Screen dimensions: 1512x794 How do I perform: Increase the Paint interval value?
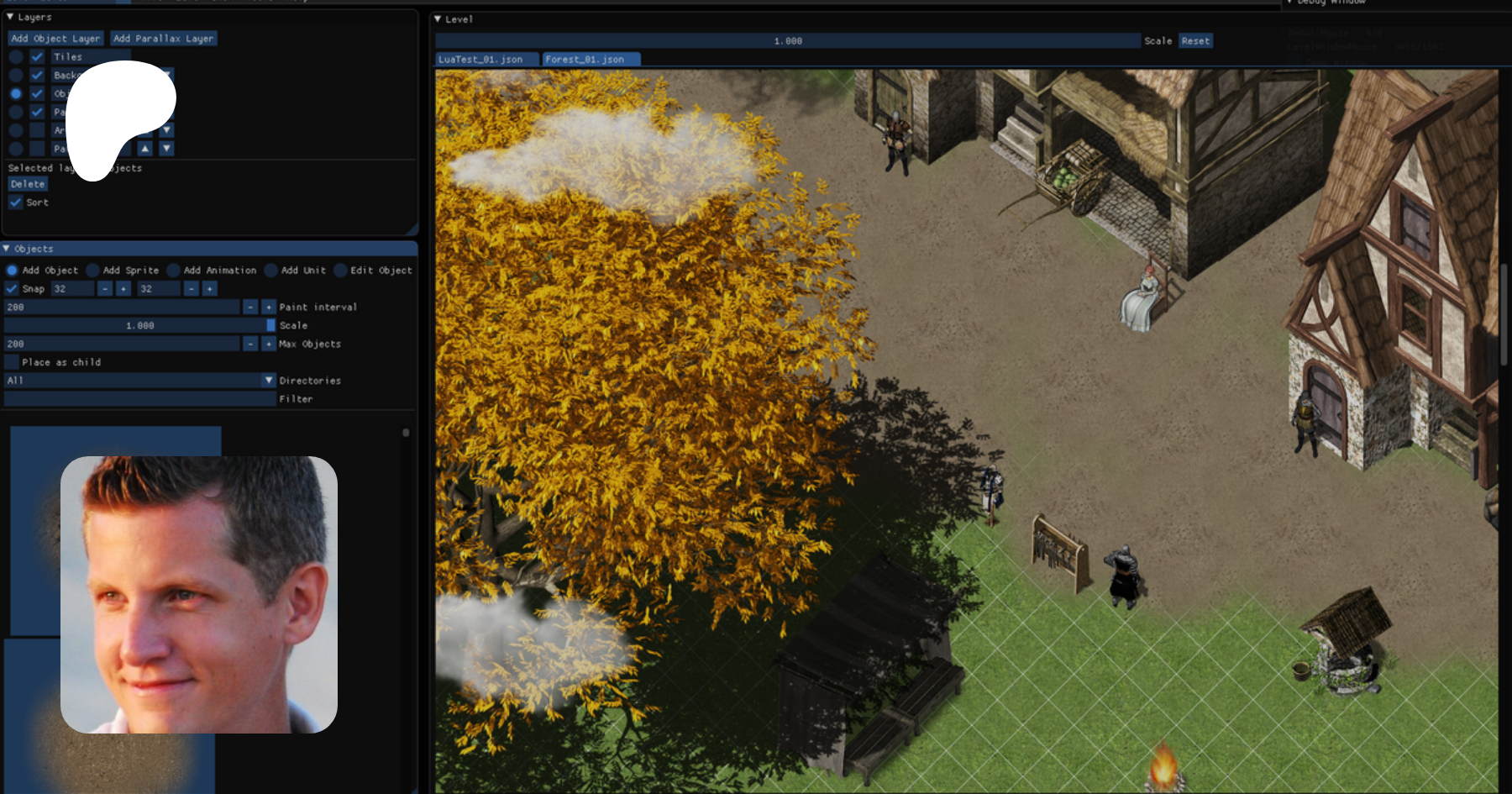(269, 308)
